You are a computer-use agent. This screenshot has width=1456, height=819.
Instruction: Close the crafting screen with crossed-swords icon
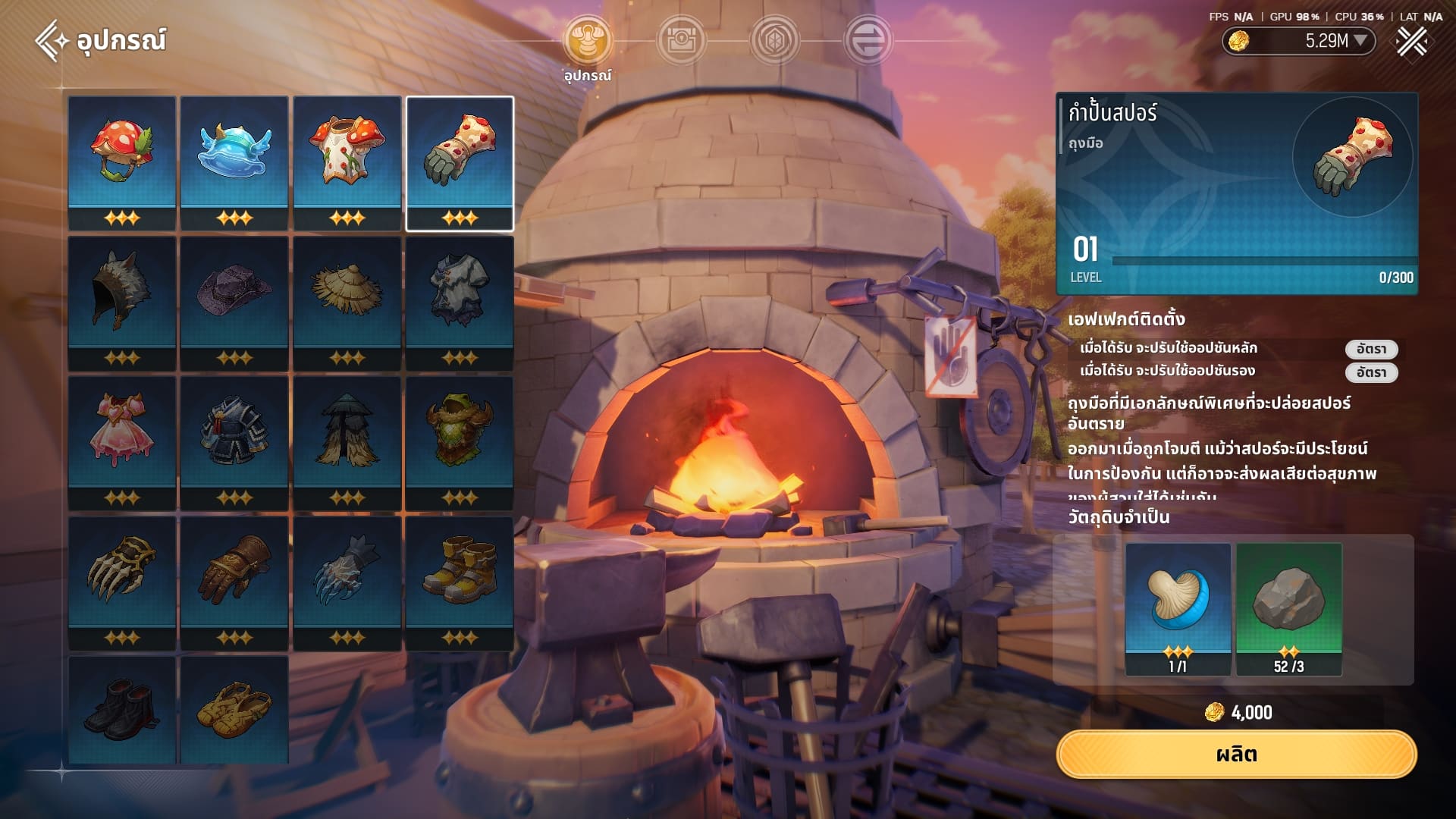(x=1412, y=41)
